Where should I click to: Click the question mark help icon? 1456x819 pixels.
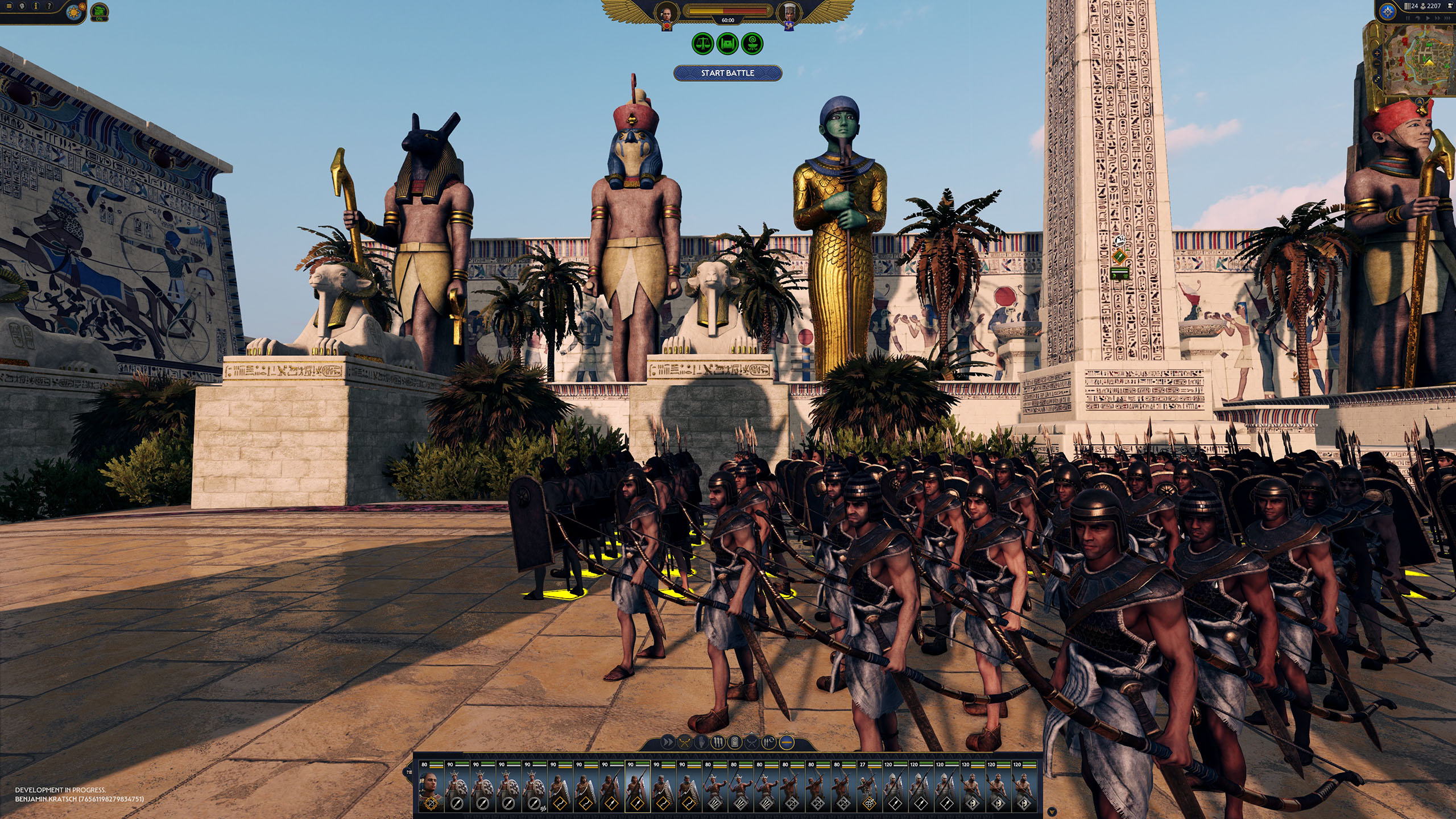[x=49, y=6]
